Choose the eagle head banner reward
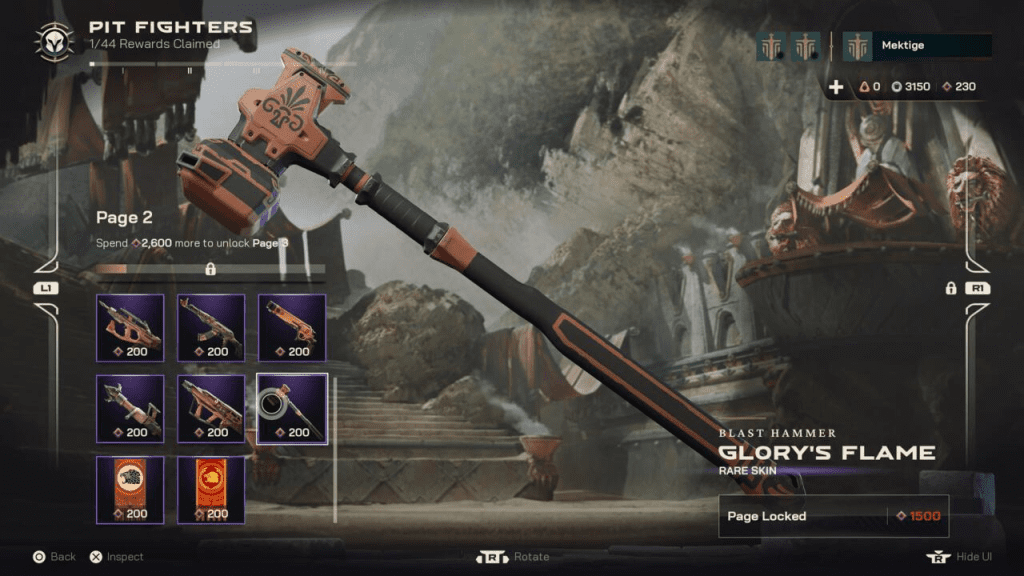This screenshot has height=576, width=1024. [130, 489]
